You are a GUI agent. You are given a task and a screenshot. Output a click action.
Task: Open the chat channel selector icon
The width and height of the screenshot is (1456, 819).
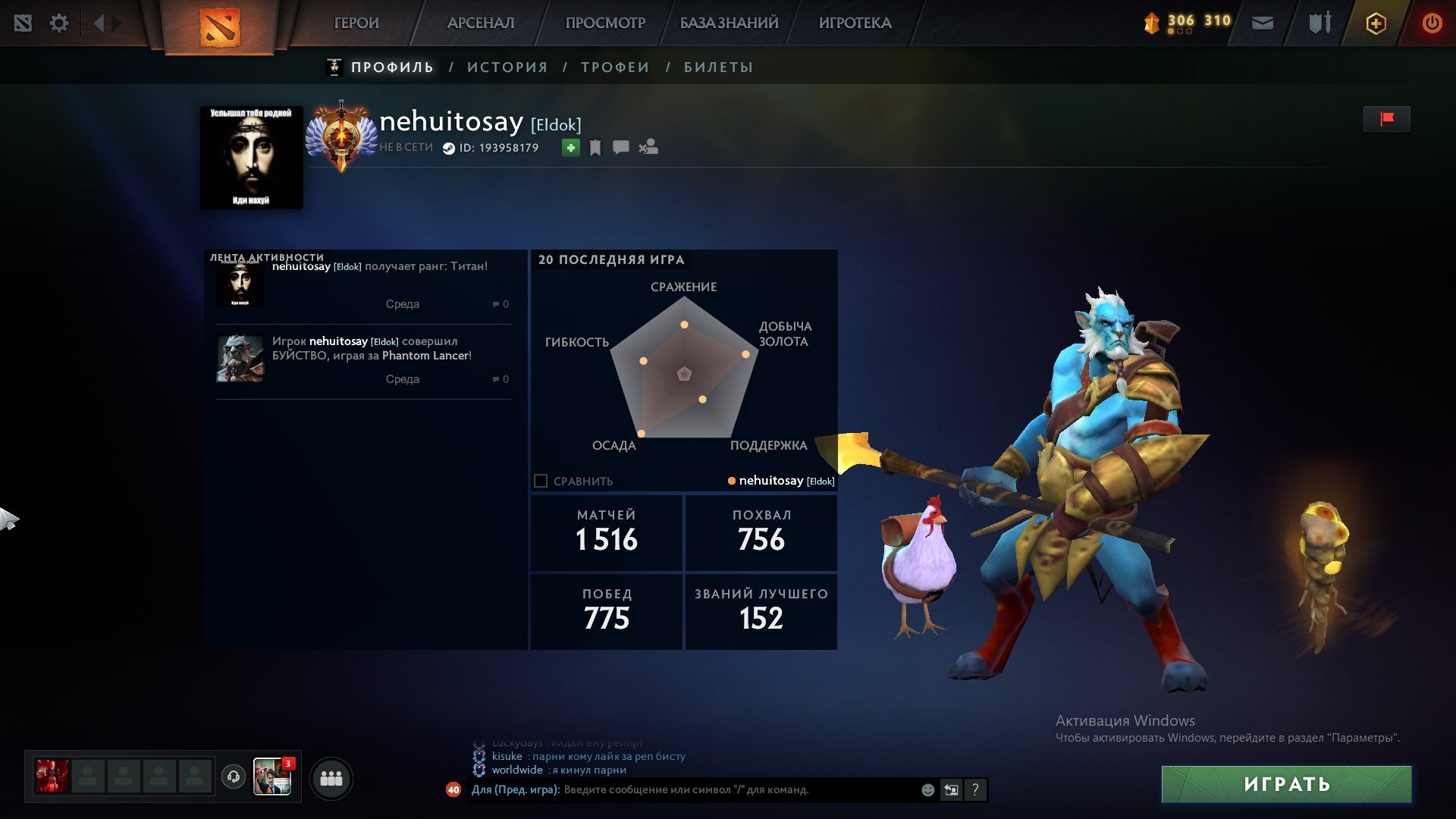pyautogui.click(x=951, y=789)
